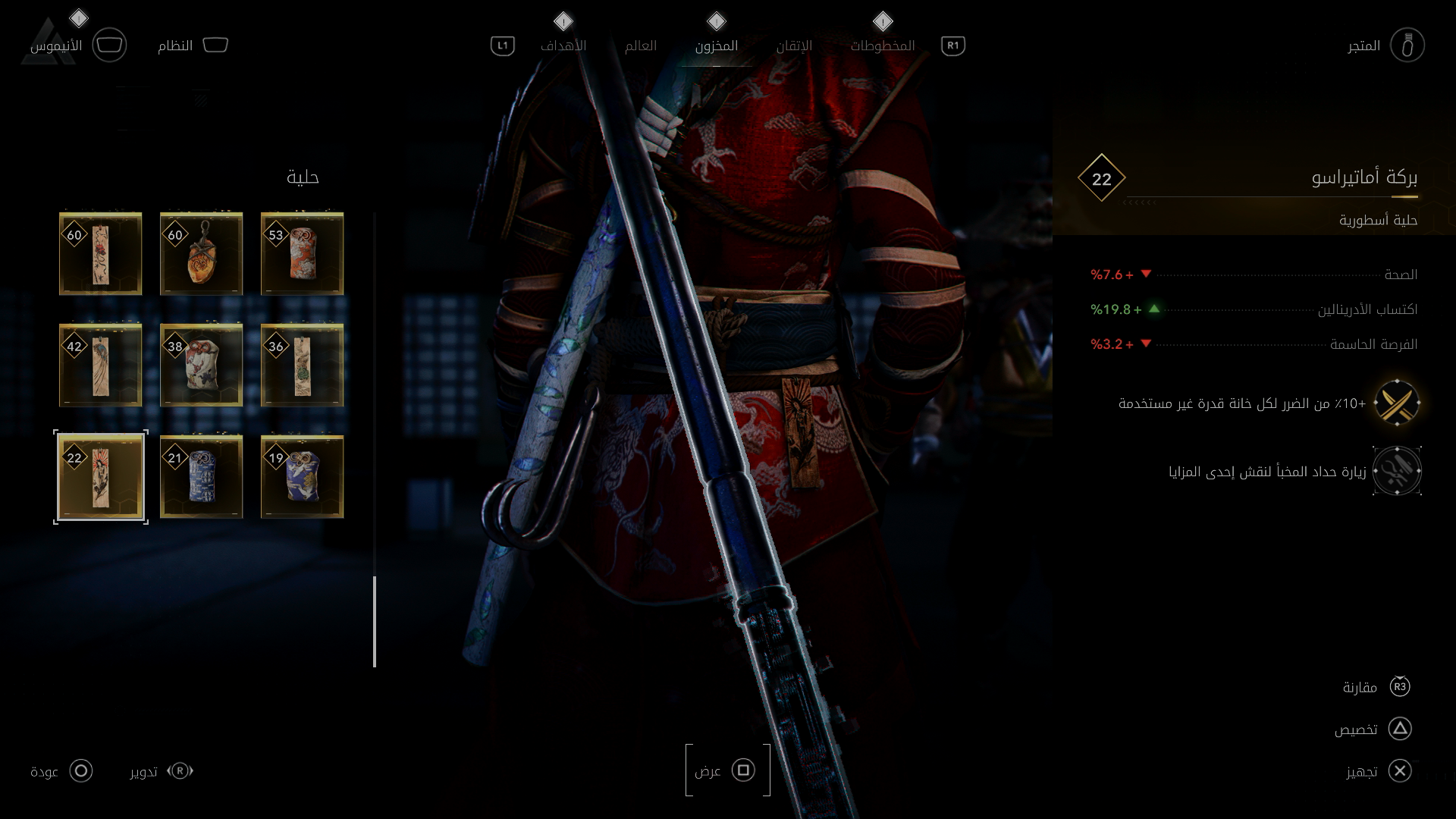
Task: Pick the level 21 blue amulet
Action: point(202,477)
